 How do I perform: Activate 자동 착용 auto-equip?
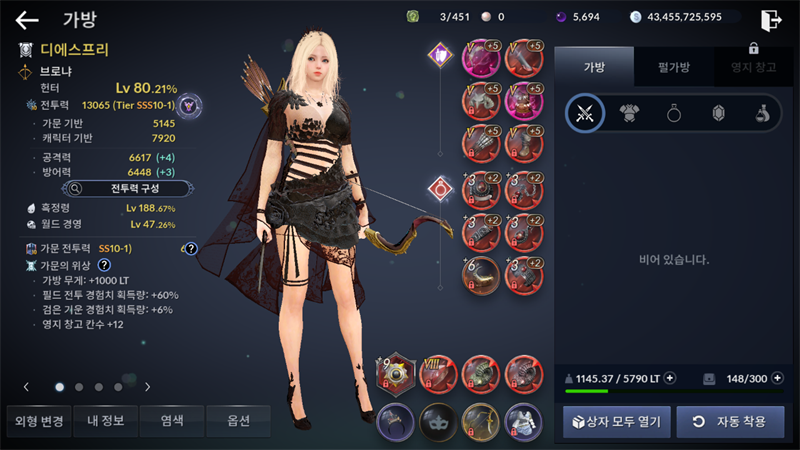pos(730,421)
